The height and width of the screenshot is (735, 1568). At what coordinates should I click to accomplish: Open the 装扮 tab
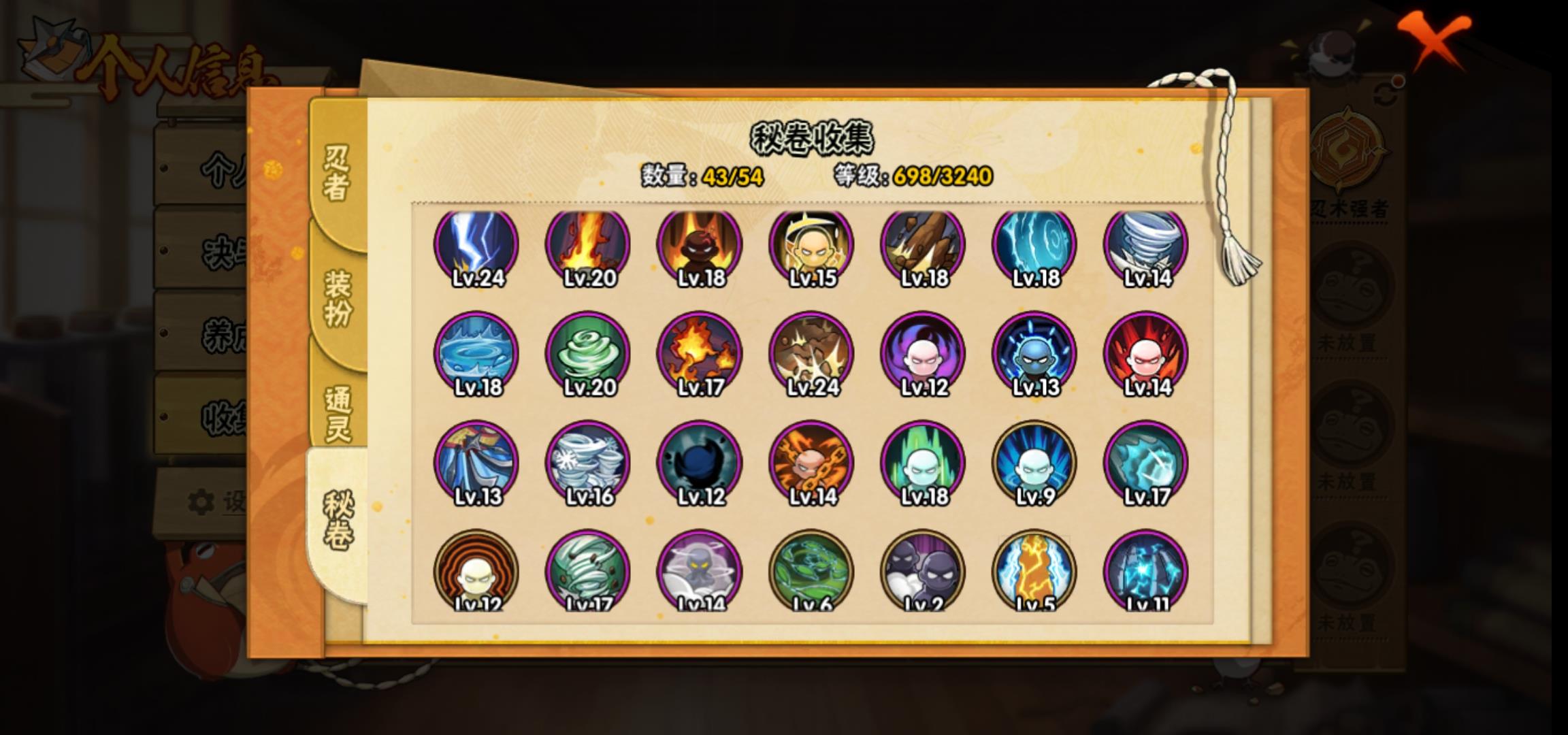(x=338, y=297)
